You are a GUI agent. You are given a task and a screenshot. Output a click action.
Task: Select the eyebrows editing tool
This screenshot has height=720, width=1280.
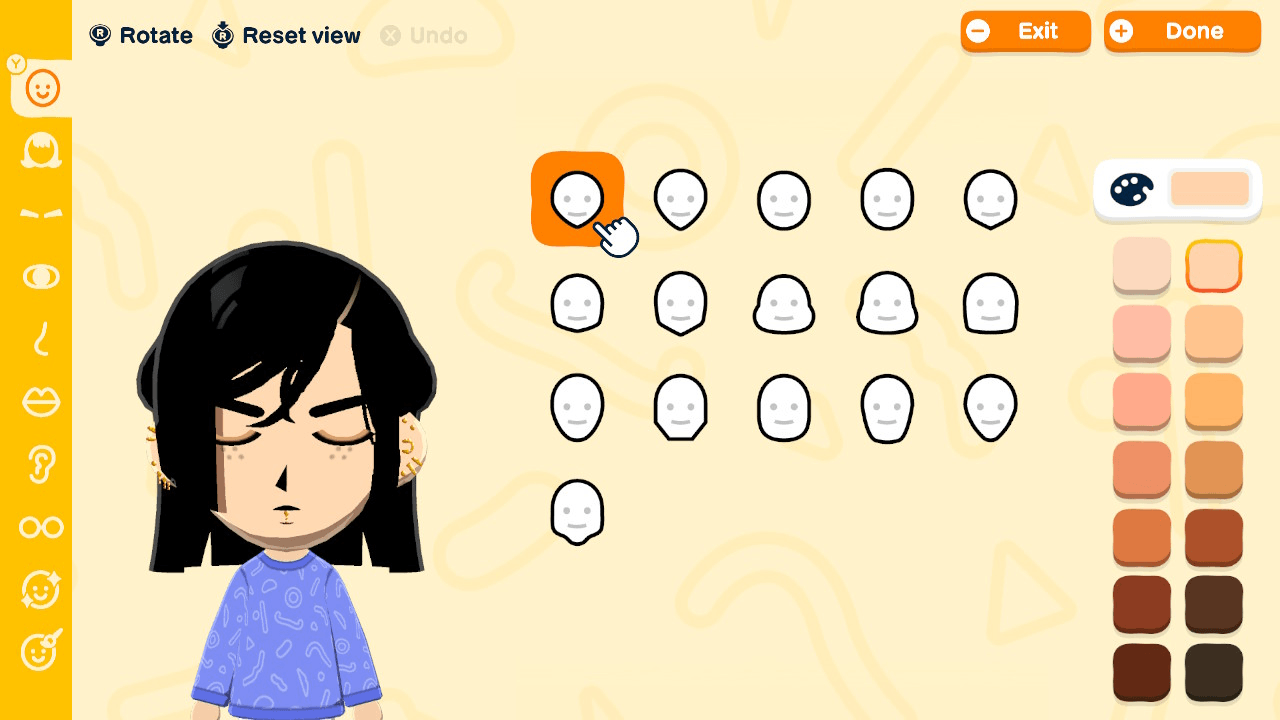[40, 213]
